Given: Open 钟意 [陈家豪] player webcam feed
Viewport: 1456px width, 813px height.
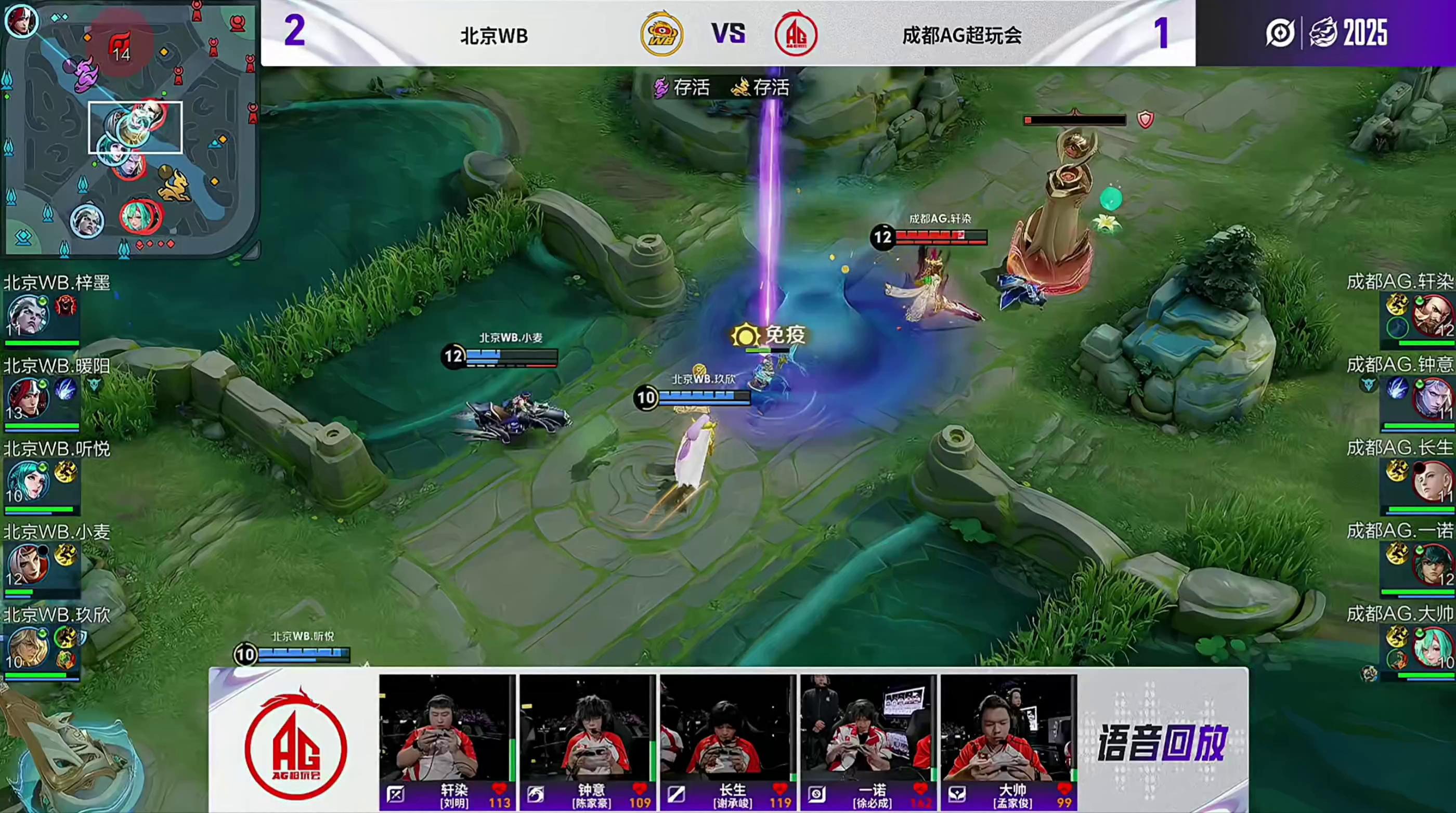Looking at the screenshot, I should 587,728.
